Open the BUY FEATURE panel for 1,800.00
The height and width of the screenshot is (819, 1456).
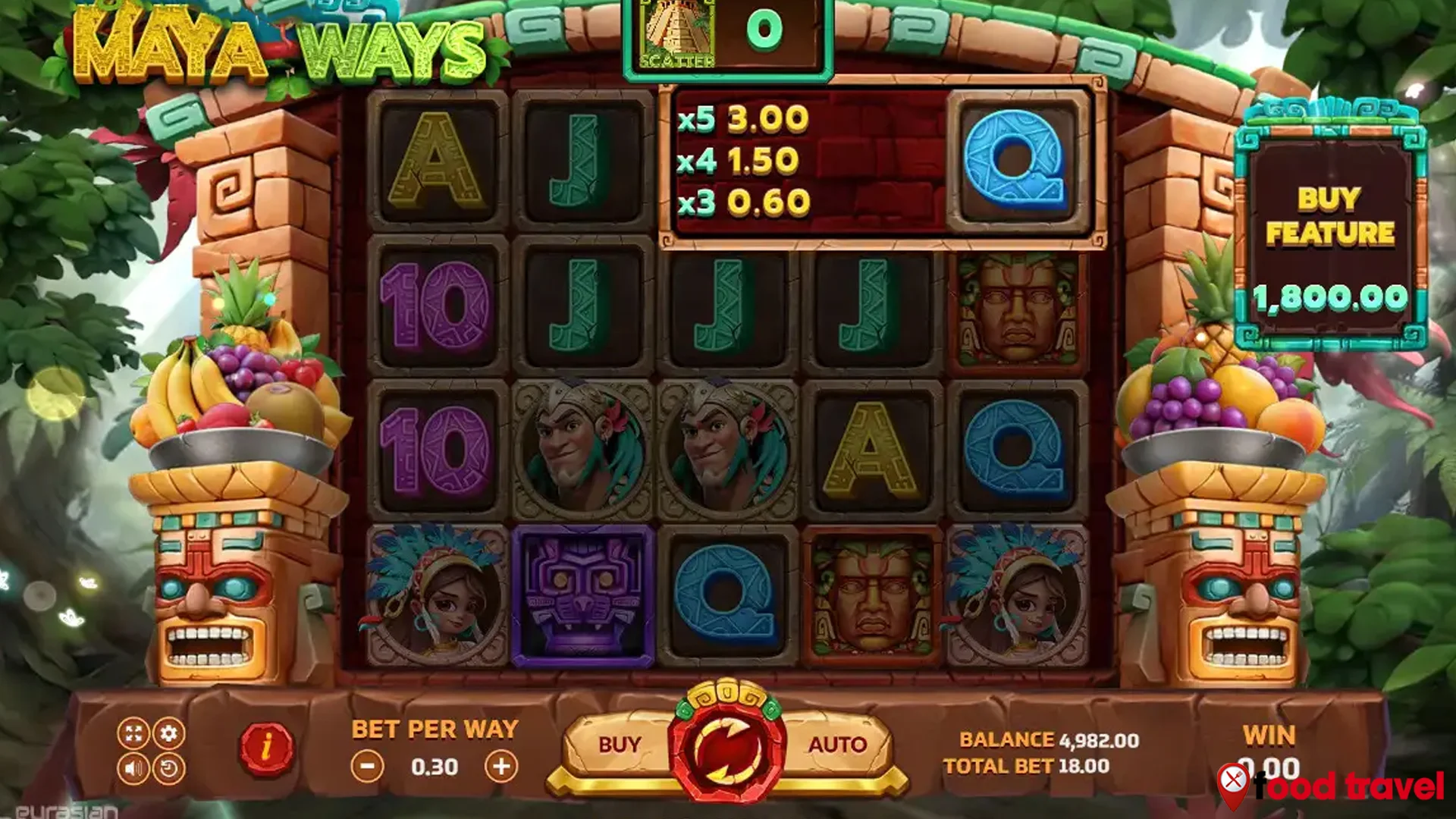pos(1330,234)
